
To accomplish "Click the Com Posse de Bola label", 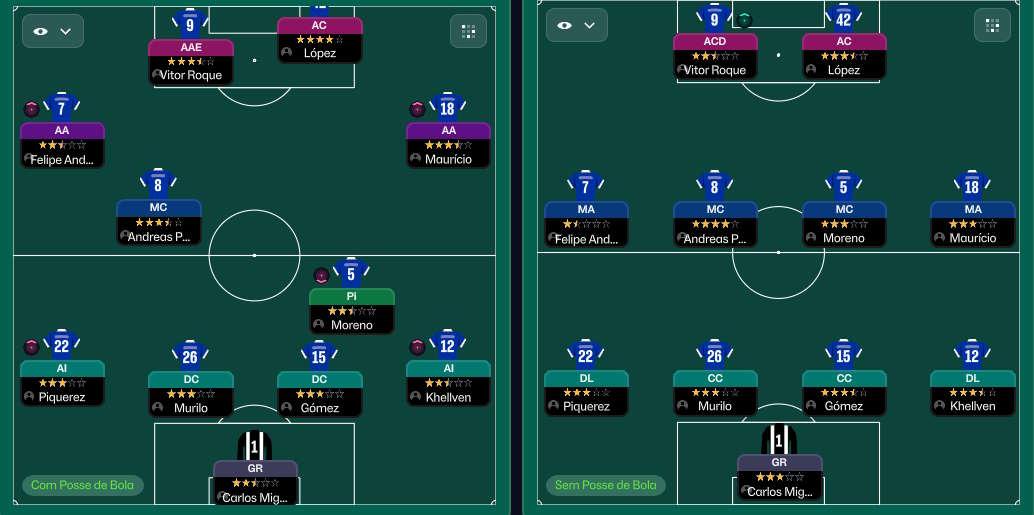I will click(84, 485).
